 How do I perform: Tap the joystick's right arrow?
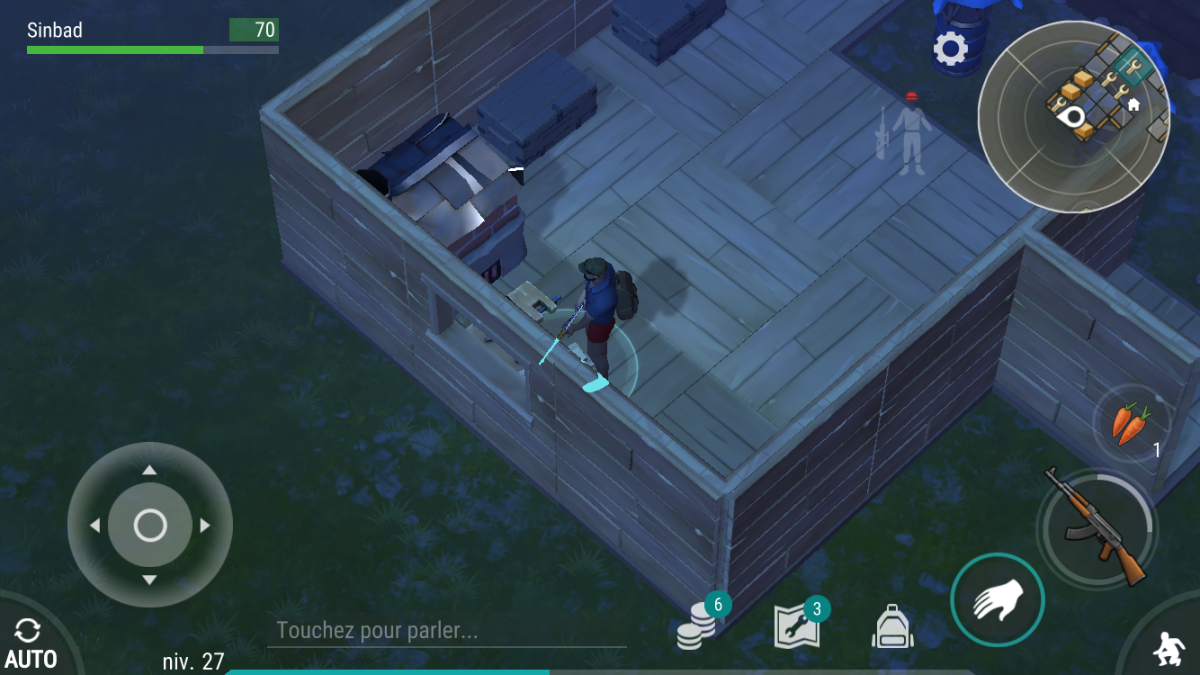click(x=206, y=525)
